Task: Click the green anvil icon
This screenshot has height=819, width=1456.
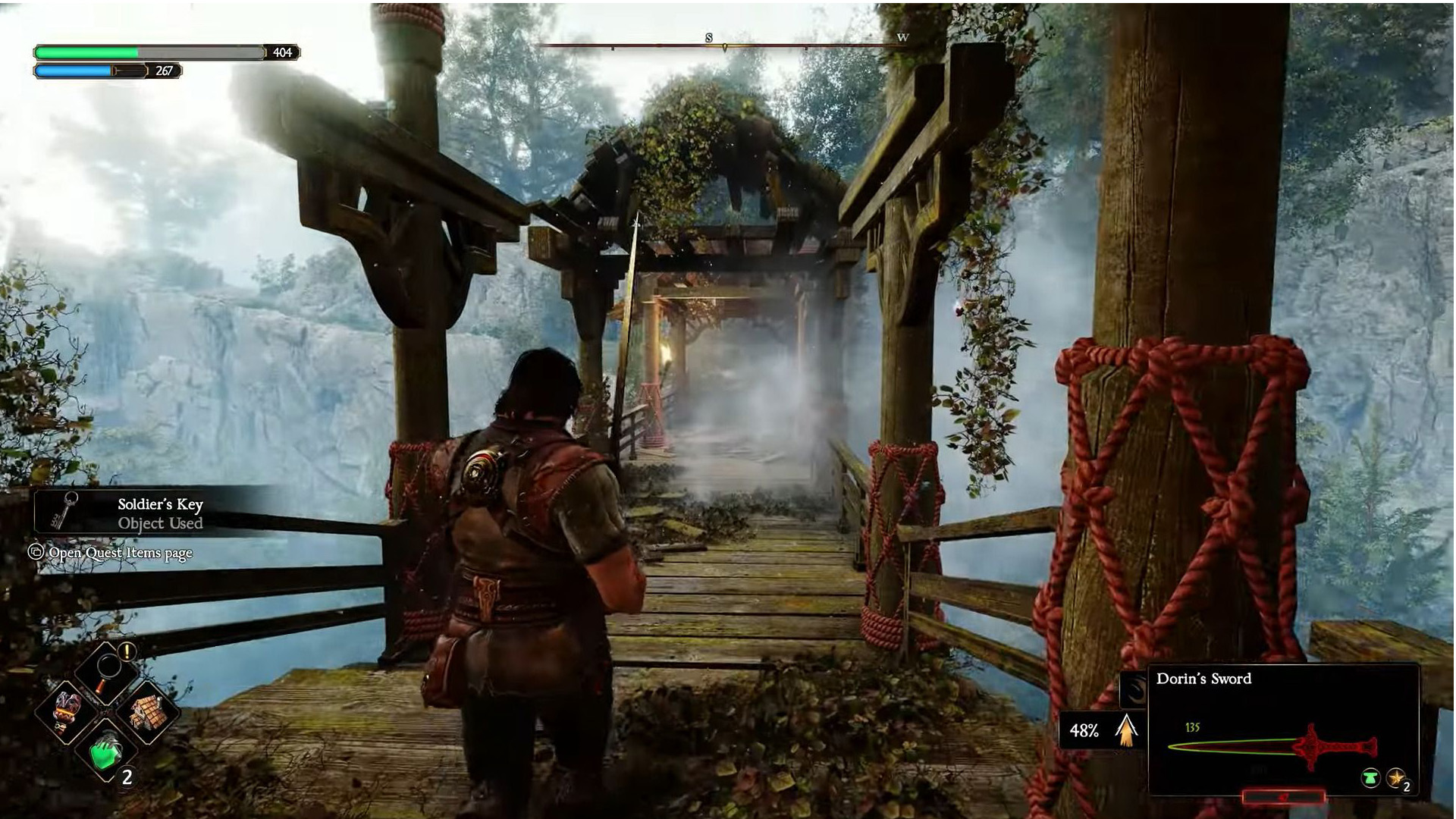Action: point(1370,778)
